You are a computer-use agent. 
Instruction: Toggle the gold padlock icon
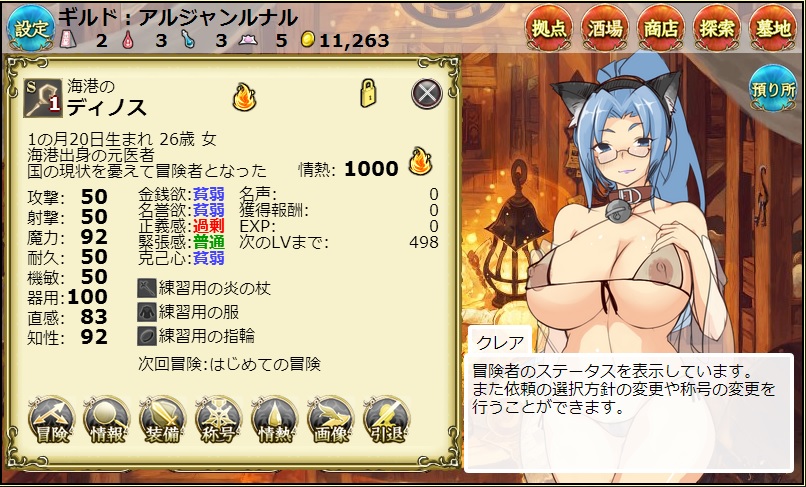(x=368, y=93)
